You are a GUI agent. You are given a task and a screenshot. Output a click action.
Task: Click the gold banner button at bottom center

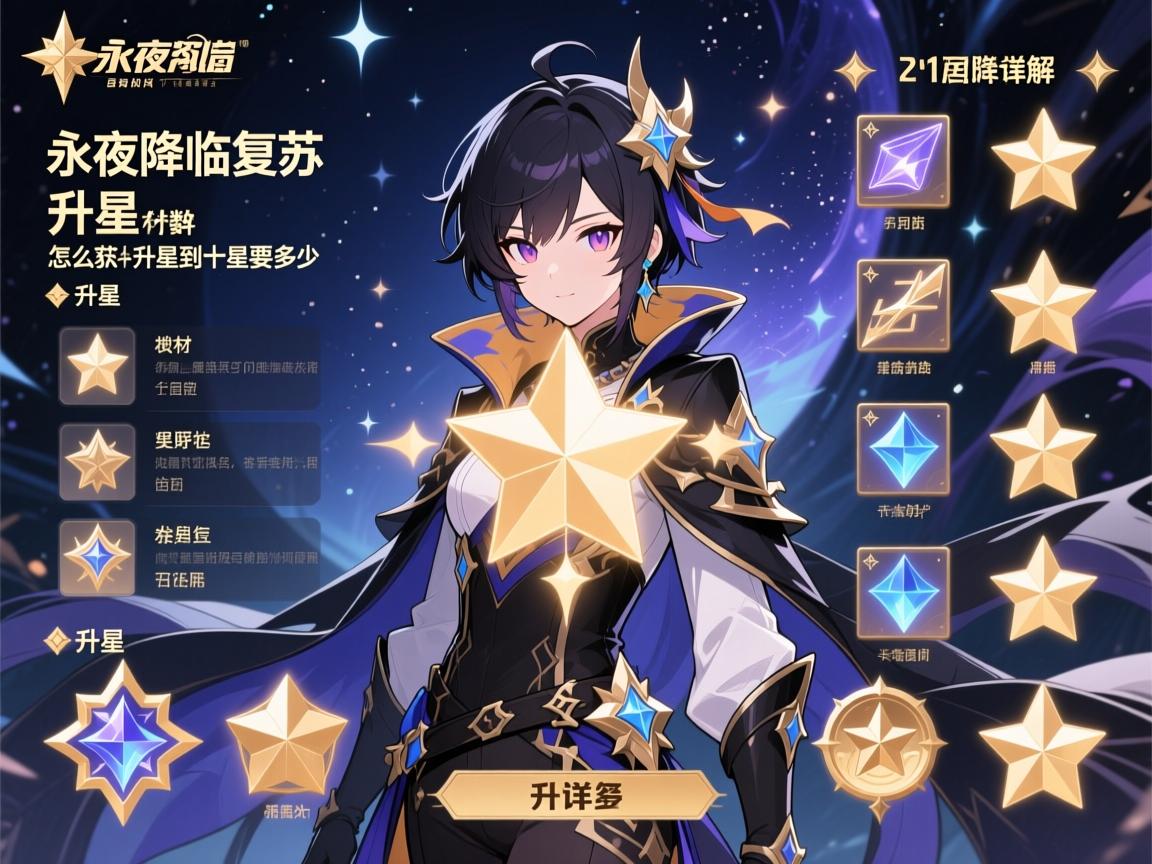pos(580,796)
